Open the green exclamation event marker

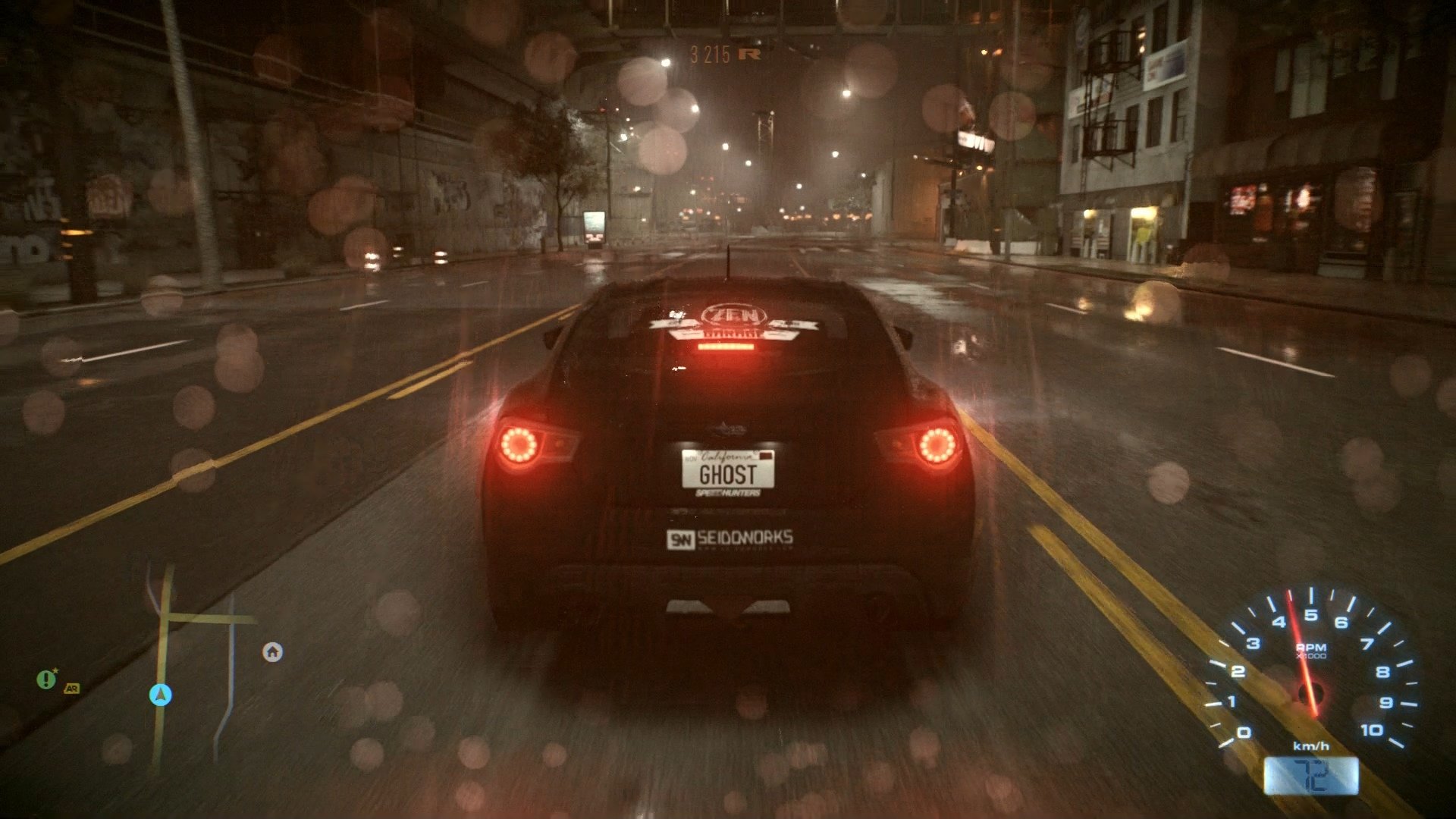(x=45, y=678)
